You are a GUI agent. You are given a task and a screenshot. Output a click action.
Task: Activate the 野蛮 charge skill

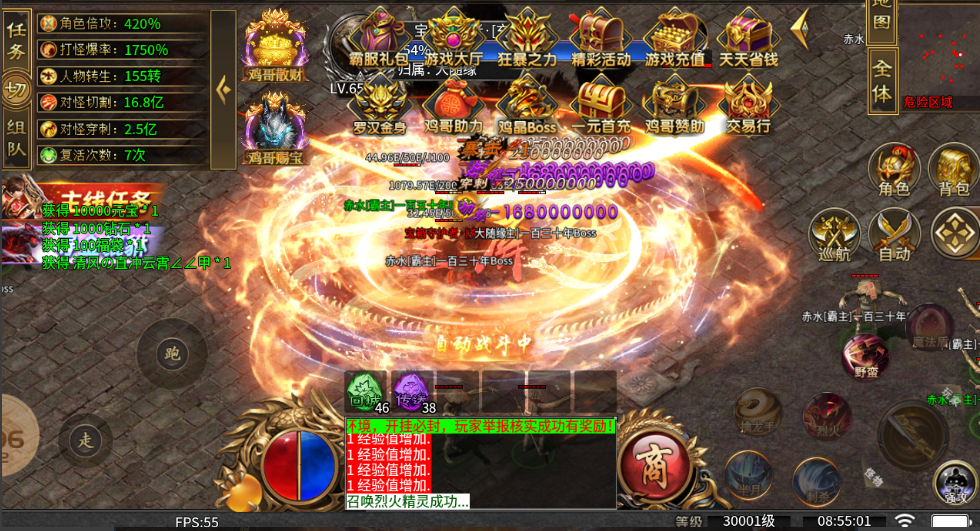click(x=865, y=357)
